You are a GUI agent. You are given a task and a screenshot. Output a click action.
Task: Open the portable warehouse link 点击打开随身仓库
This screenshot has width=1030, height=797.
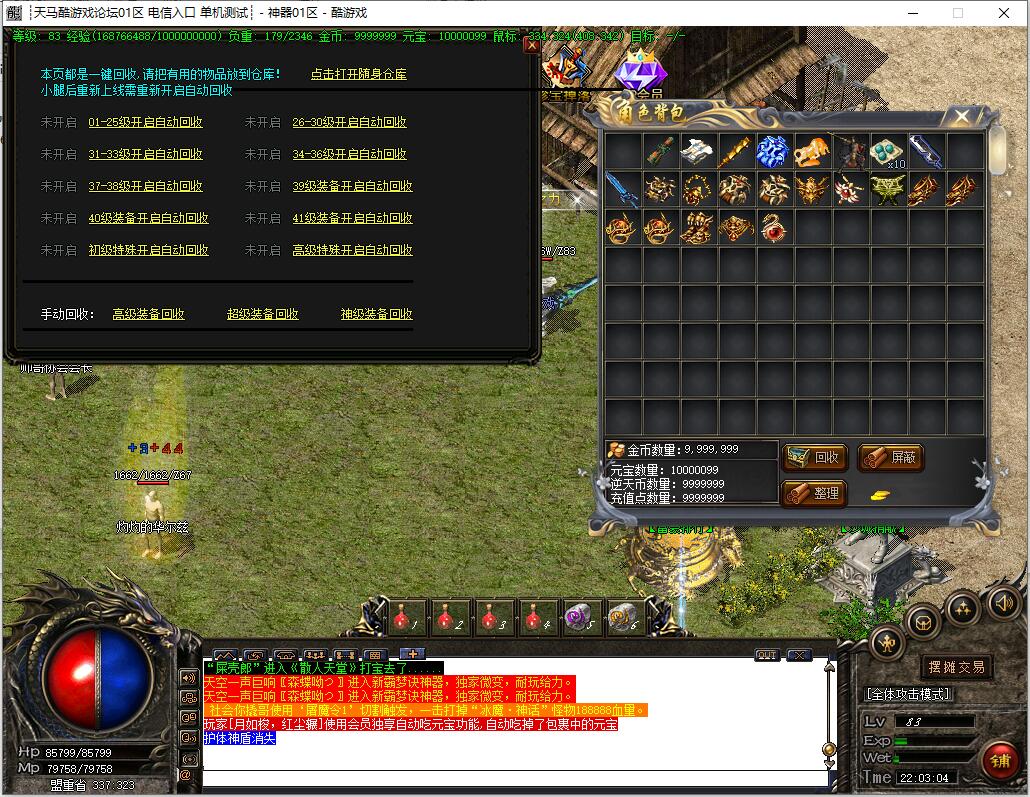point(358,74)
